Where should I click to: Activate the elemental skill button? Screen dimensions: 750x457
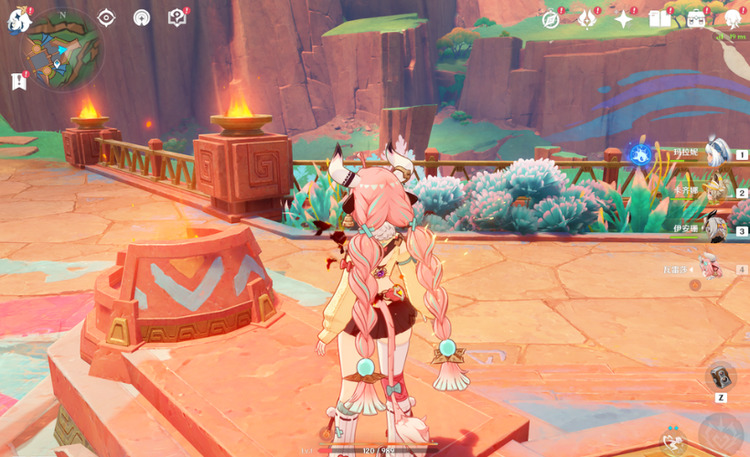(676, 440)
